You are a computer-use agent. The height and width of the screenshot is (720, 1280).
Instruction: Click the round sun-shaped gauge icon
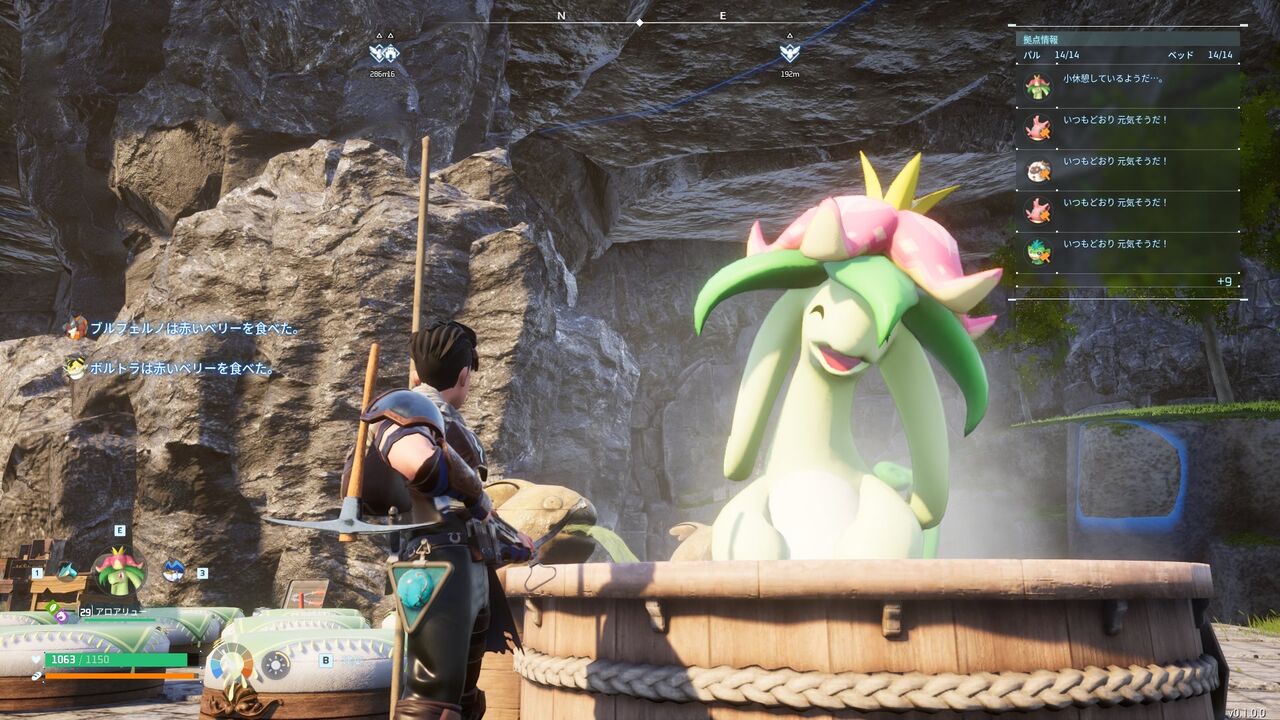(x=275, y=664)
